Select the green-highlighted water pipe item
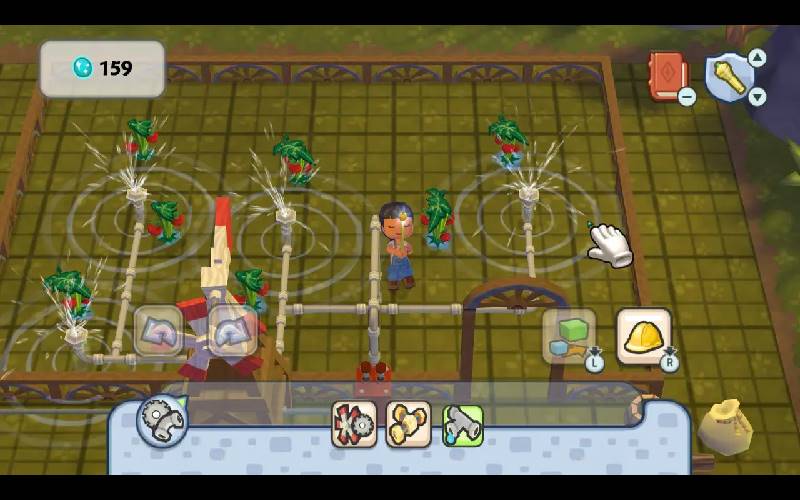The width and height of the screenshot is (800, 500). (462, 424)
